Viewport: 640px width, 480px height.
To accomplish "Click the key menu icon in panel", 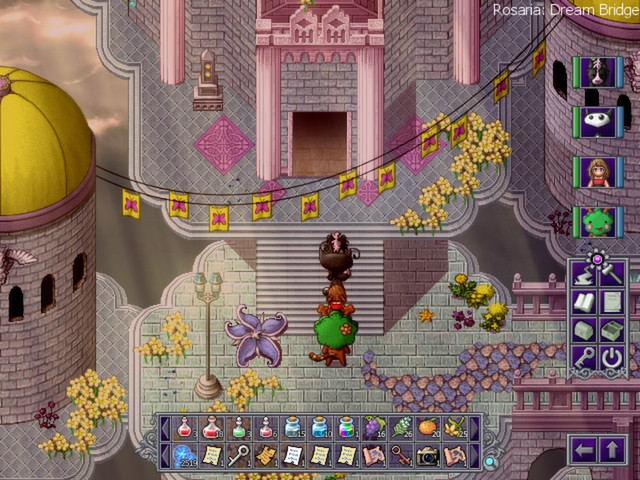I will (585, 357).
